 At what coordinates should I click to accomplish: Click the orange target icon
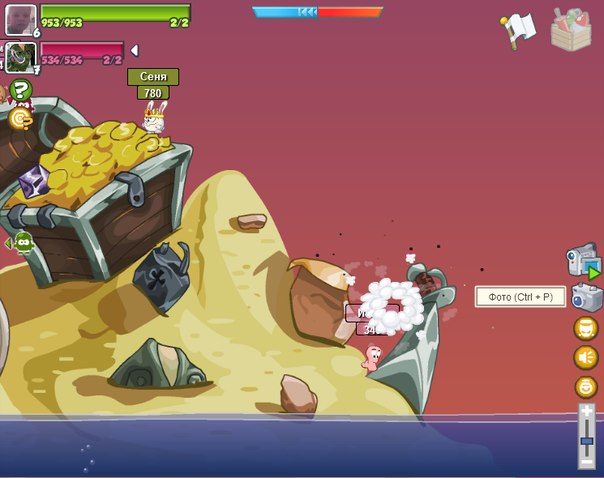coord(20,118)
